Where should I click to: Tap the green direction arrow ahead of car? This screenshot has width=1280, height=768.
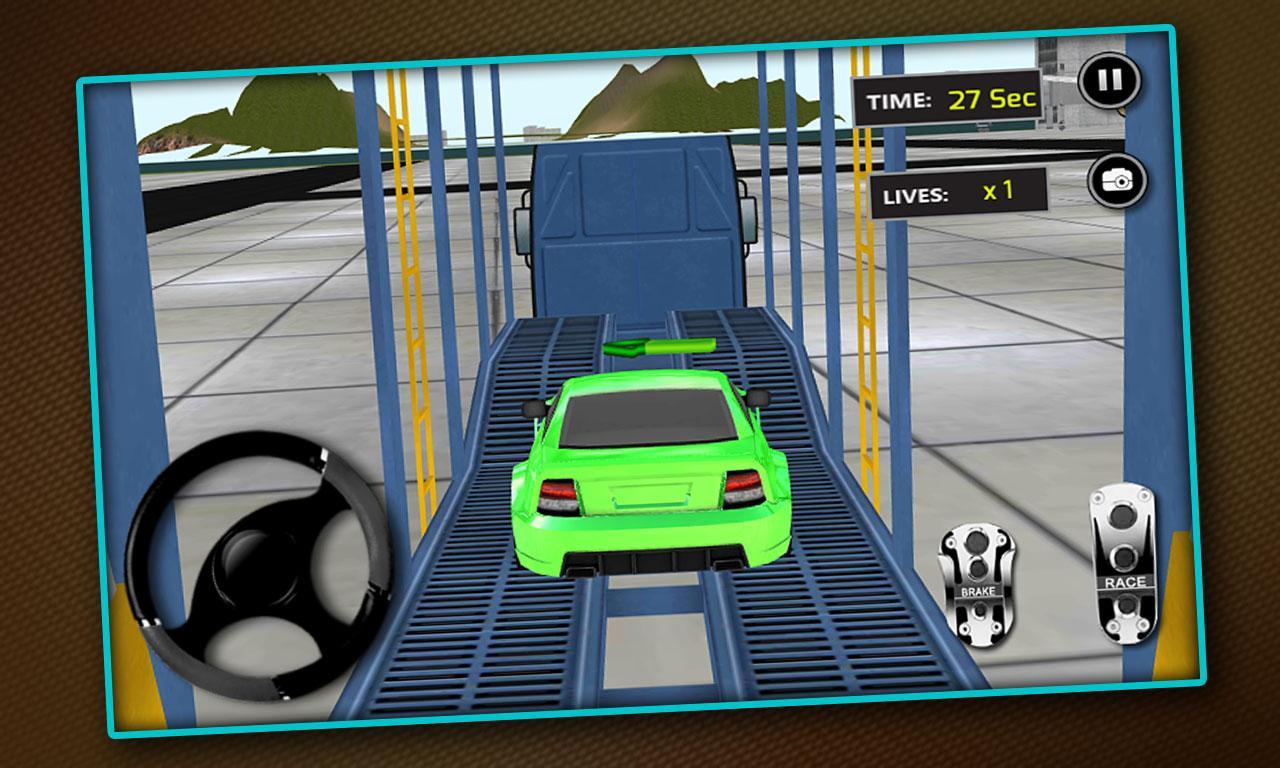coord(660,345)
